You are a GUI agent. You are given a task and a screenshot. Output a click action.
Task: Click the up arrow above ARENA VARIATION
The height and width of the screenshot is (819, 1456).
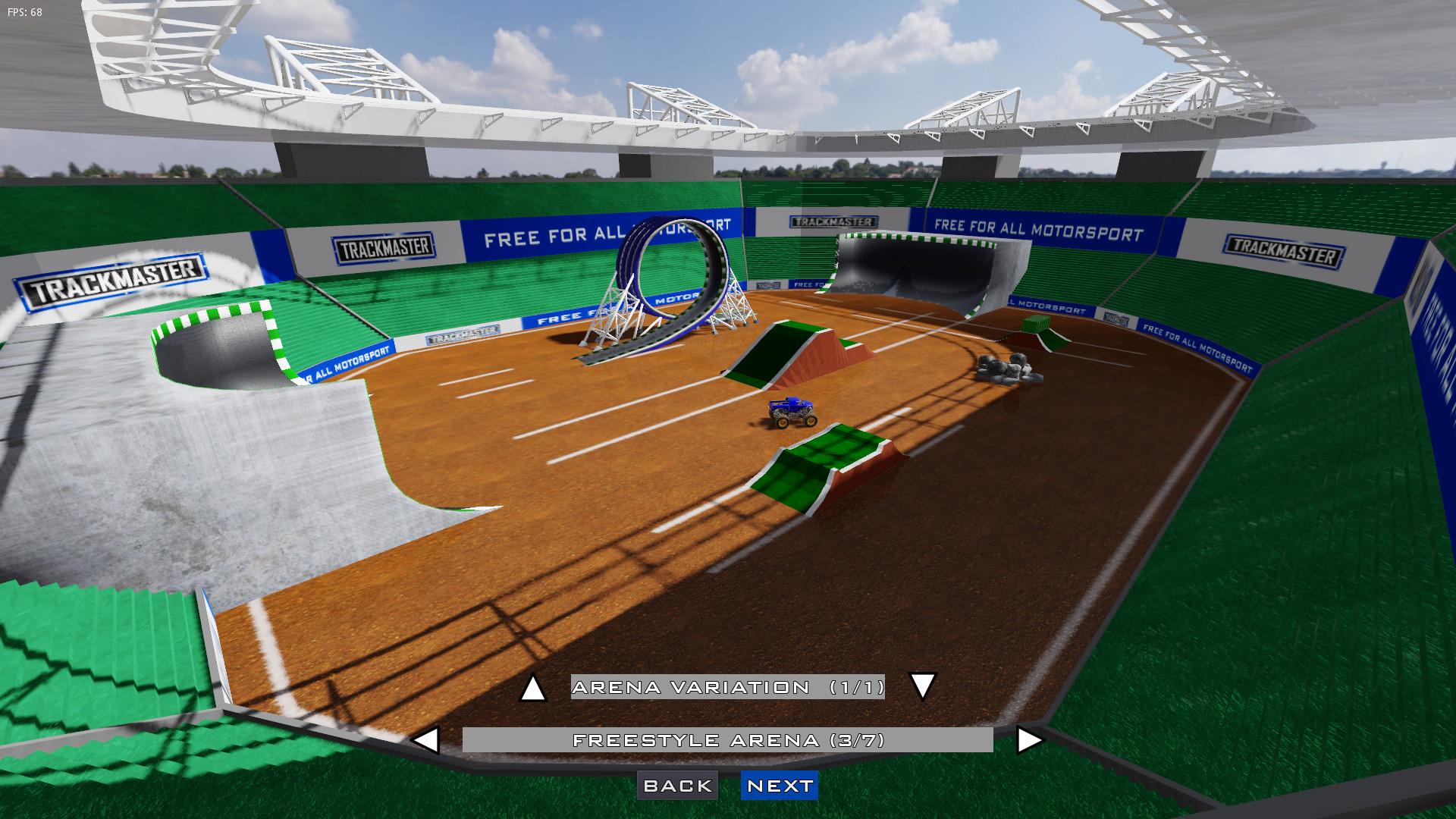click(x=535, y=689)
